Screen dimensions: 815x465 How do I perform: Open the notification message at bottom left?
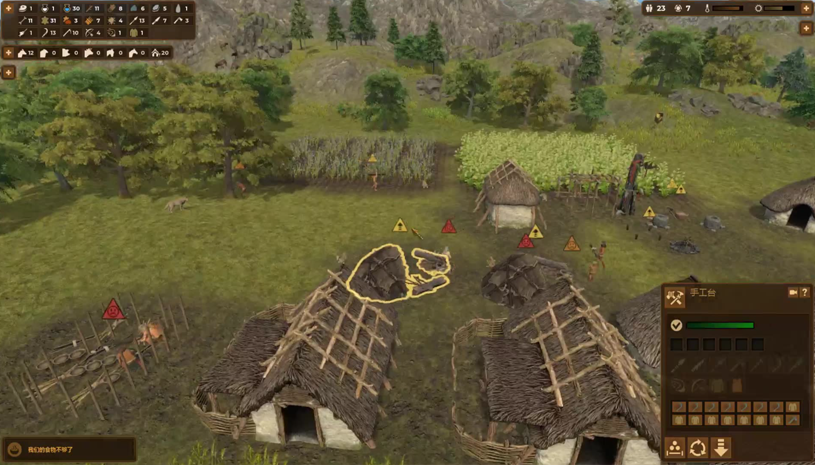[x=68, y=450]
